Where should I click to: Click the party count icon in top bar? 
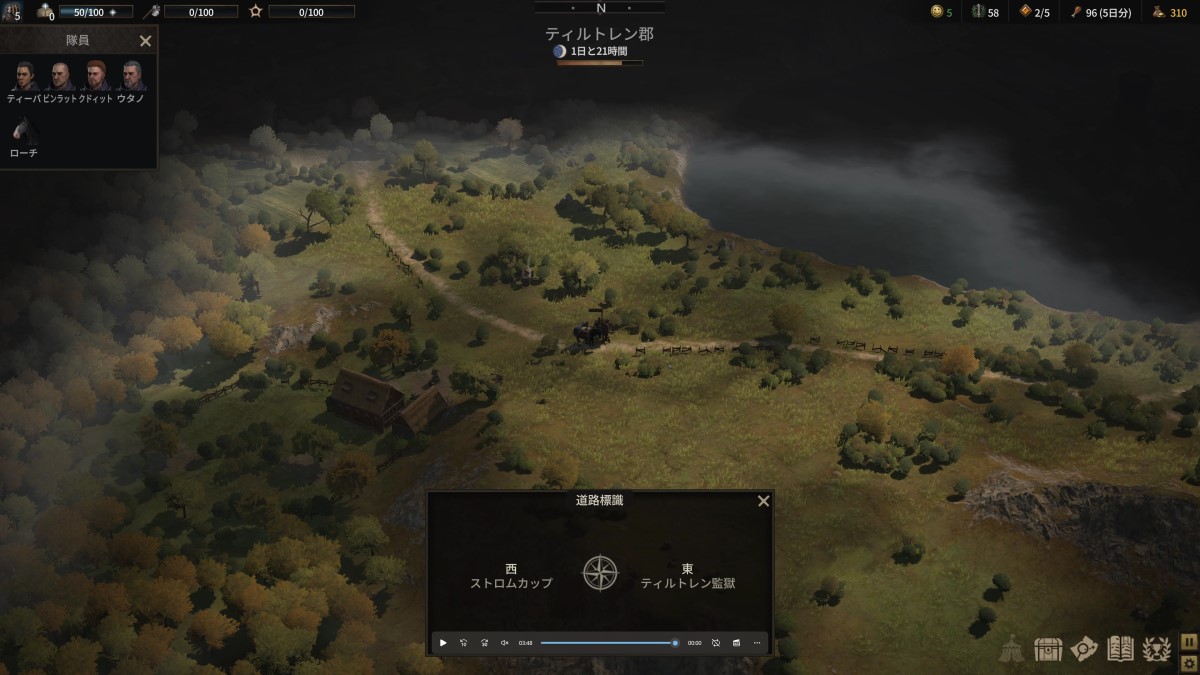[x=11, y=12]
